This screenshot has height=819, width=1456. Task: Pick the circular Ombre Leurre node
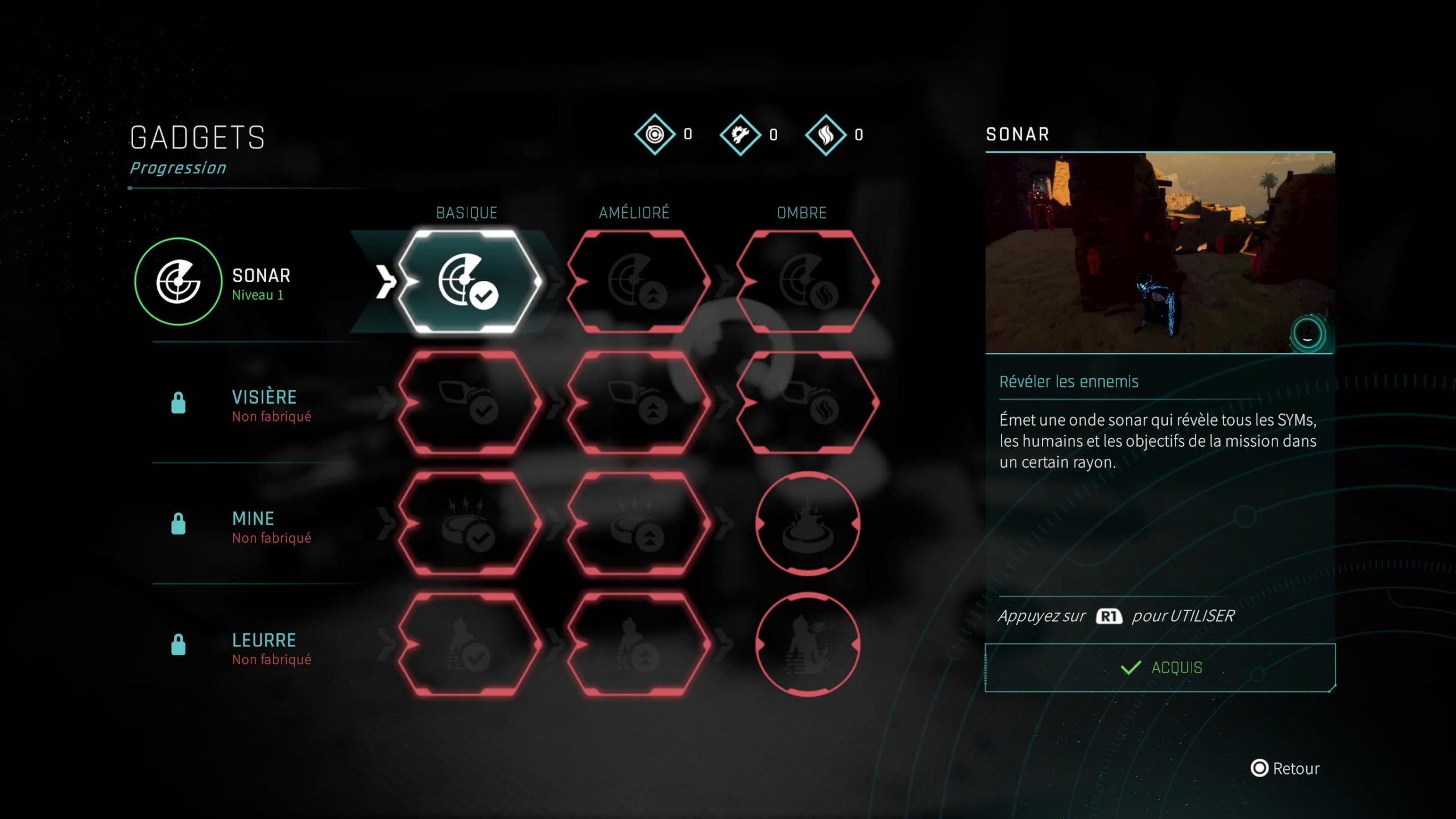807,645
